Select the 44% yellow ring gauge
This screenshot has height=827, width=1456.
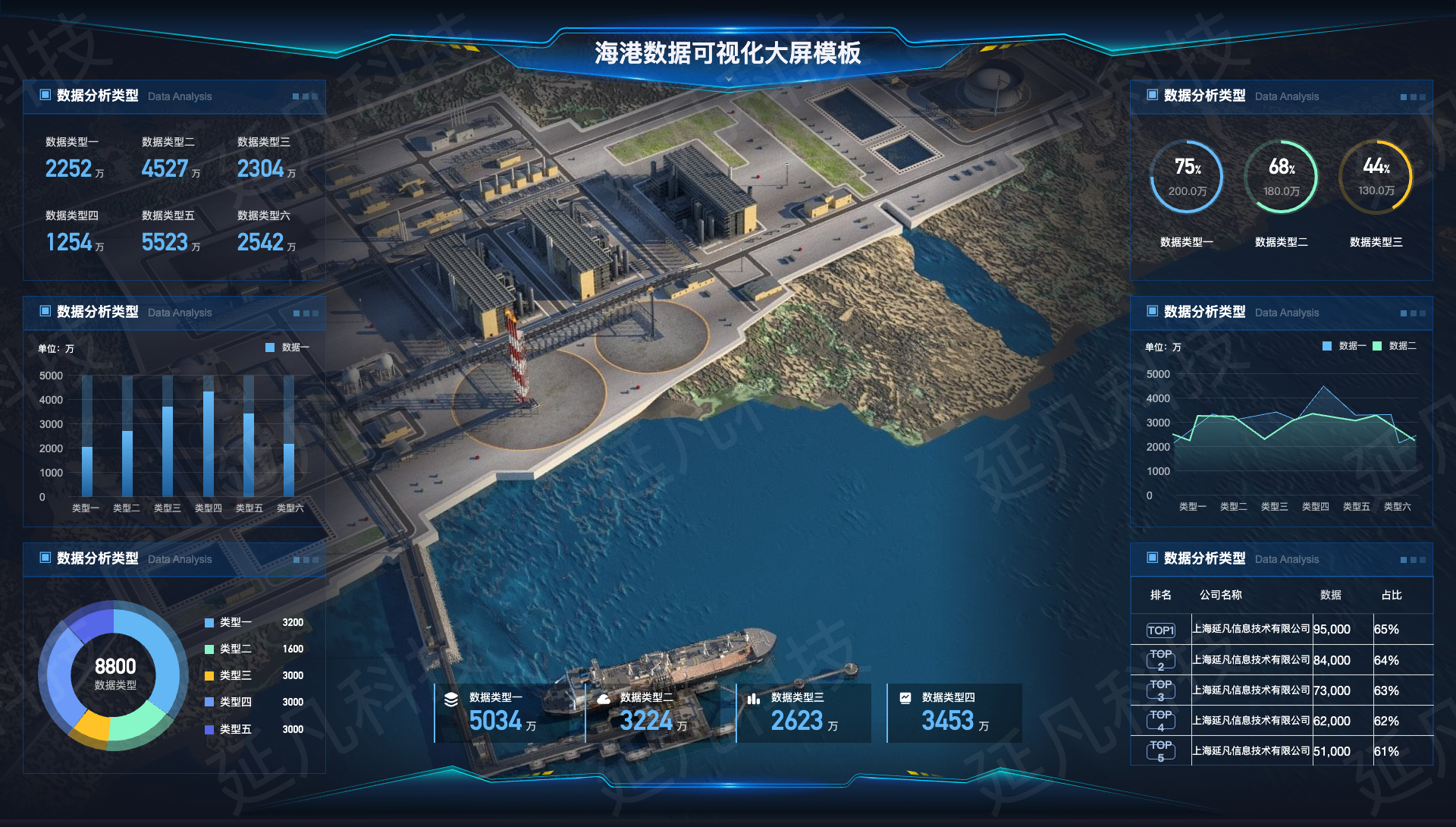click(1376, 178)
